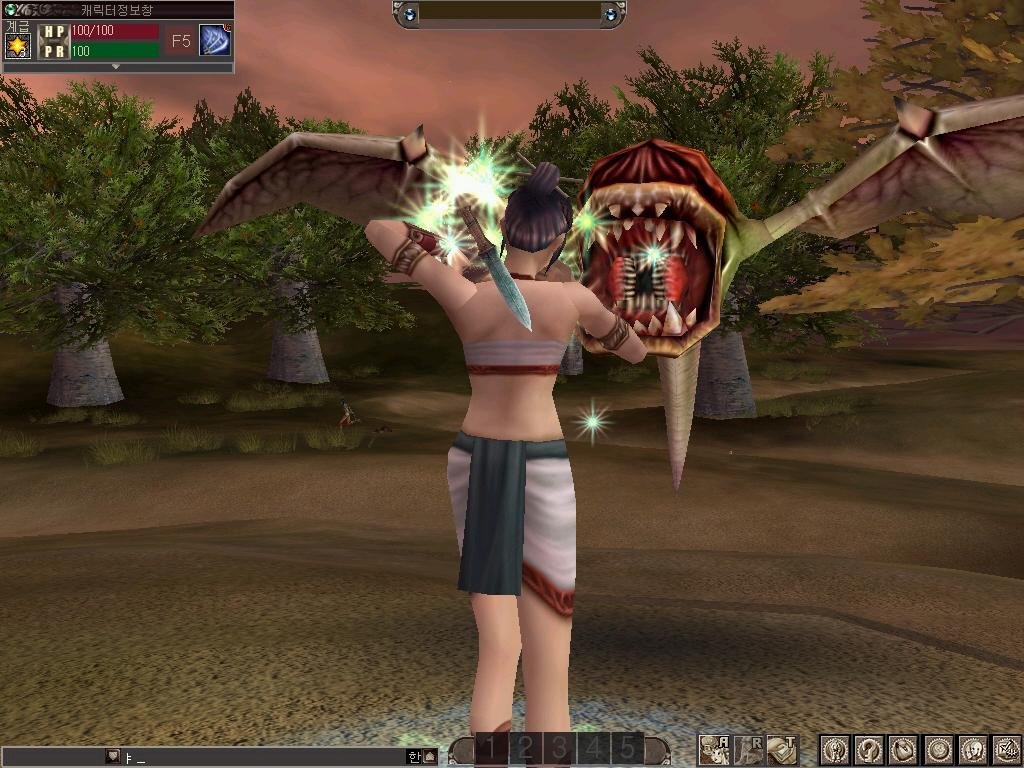
Task: Select the gold star rank icon
Action: pos(18,45)
